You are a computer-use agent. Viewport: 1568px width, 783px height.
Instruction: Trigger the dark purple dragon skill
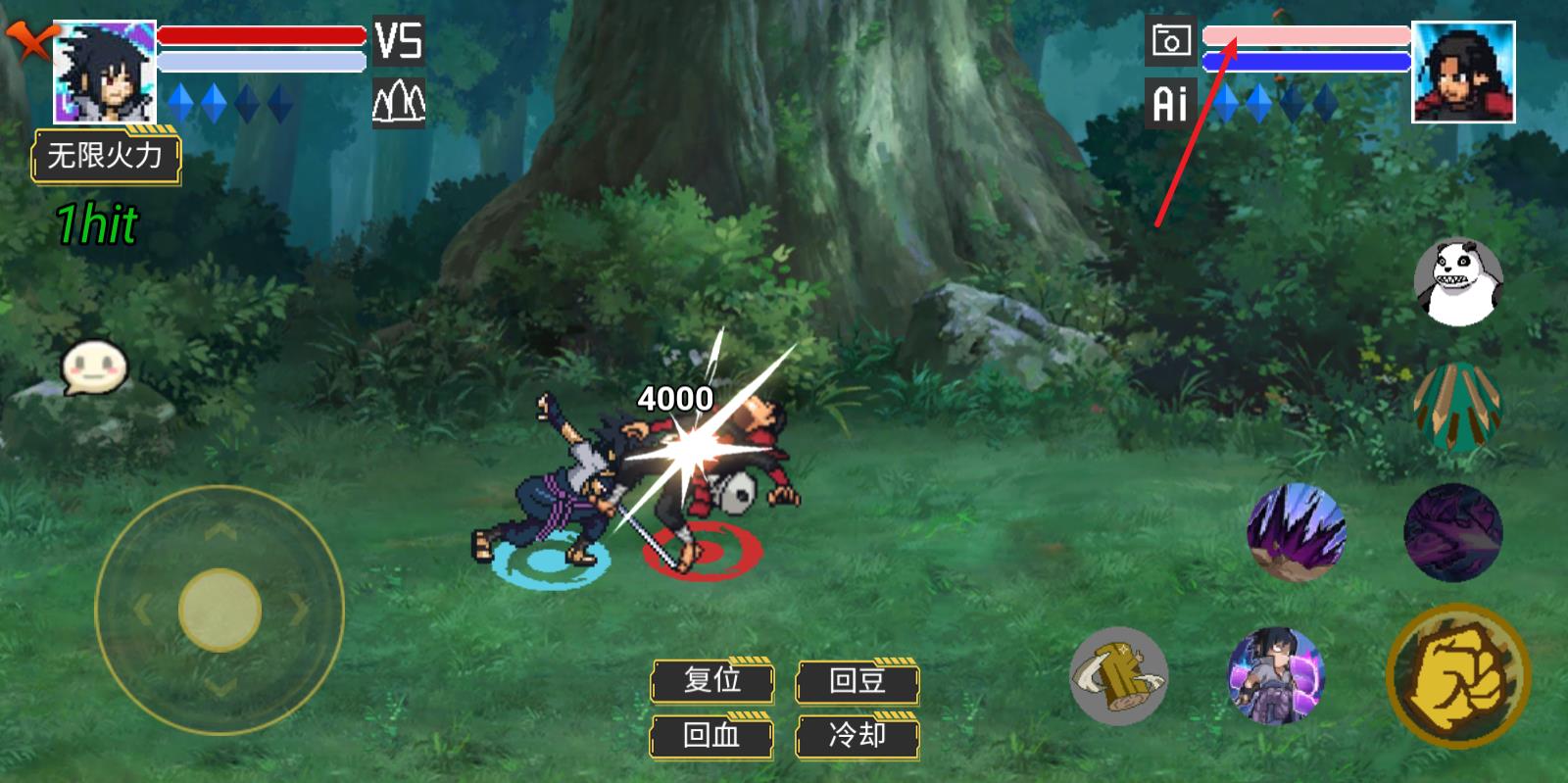[x=1452, y=532]
